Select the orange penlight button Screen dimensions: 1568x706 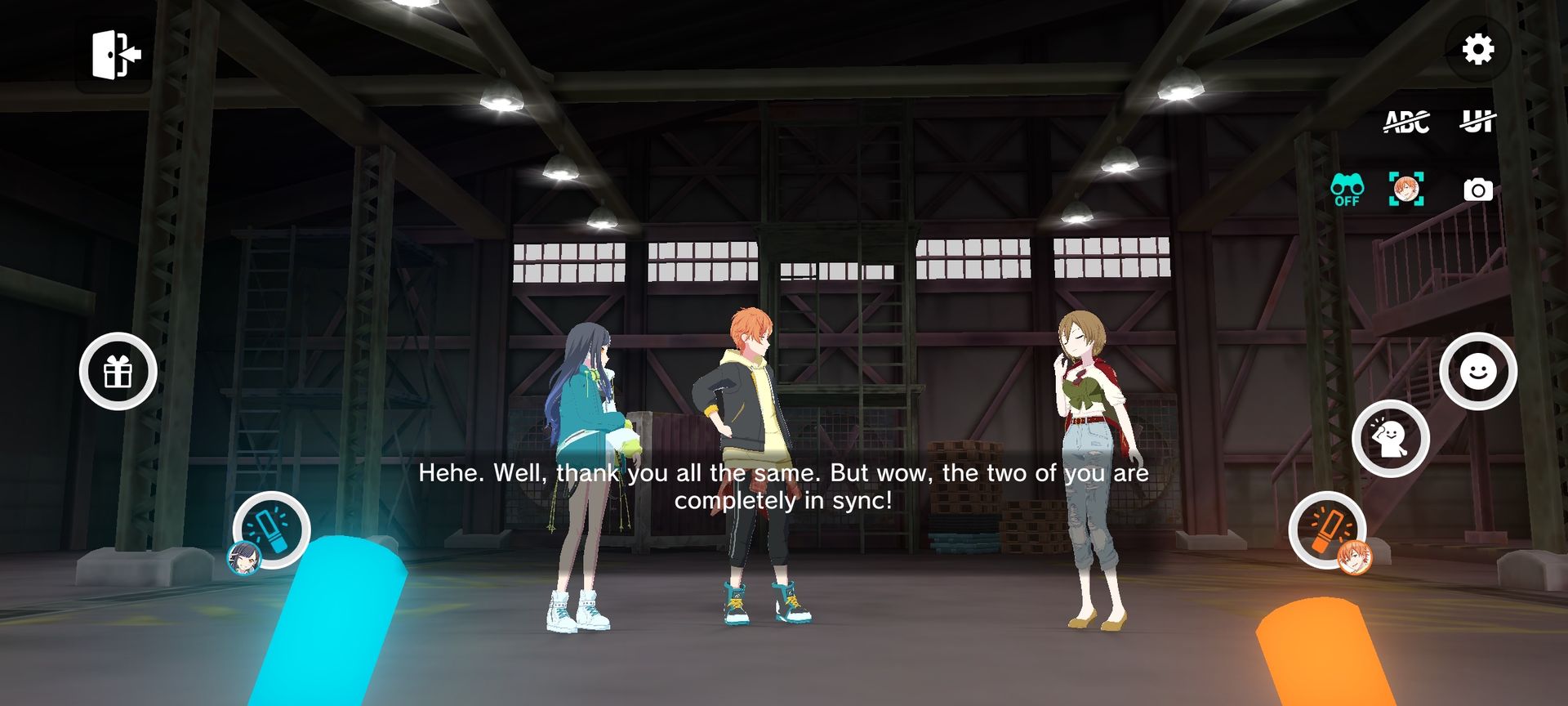[x=1327, y=529]
